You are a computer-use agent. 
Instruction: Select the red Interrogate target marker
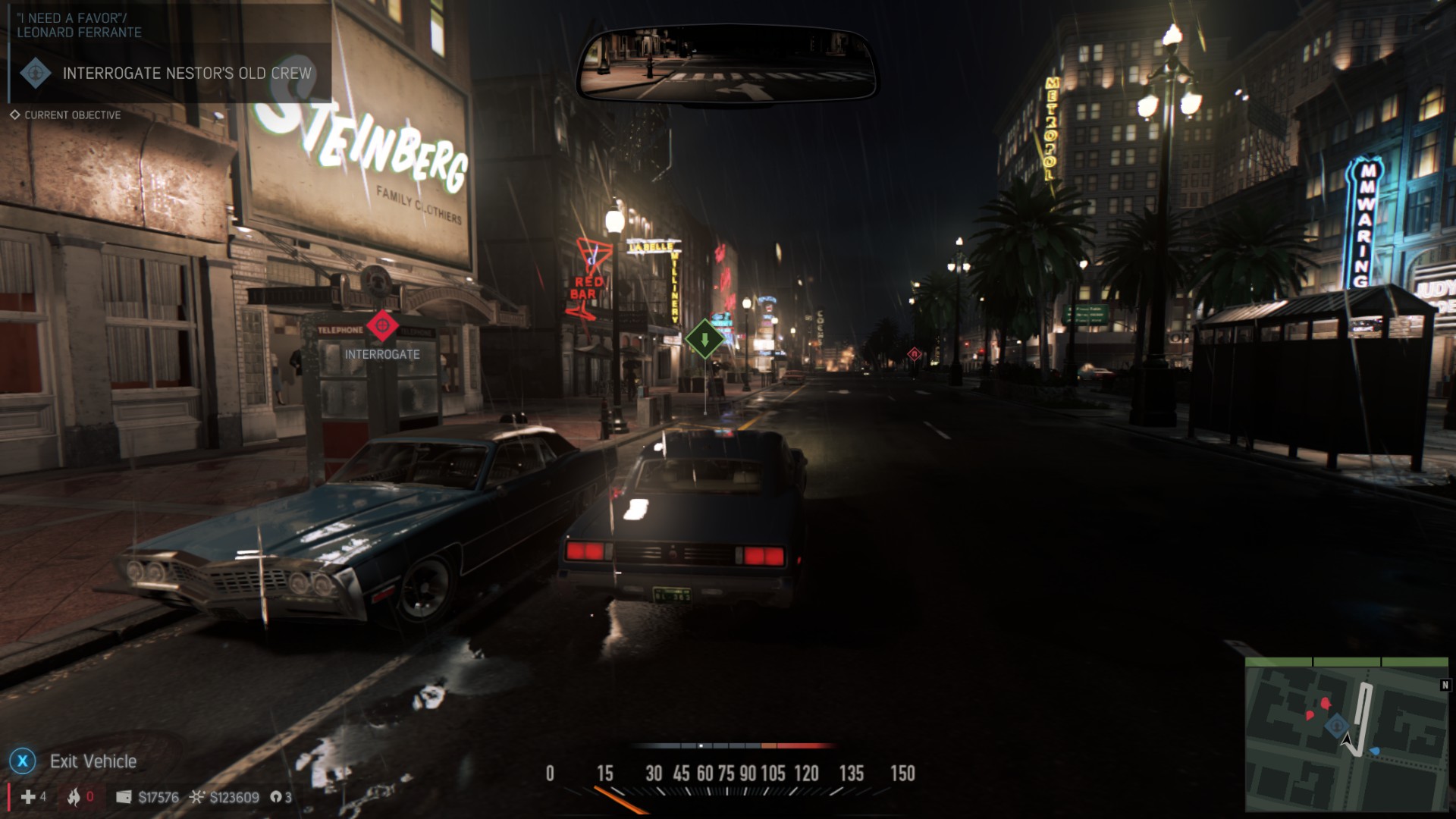click(x=382, y=325)
